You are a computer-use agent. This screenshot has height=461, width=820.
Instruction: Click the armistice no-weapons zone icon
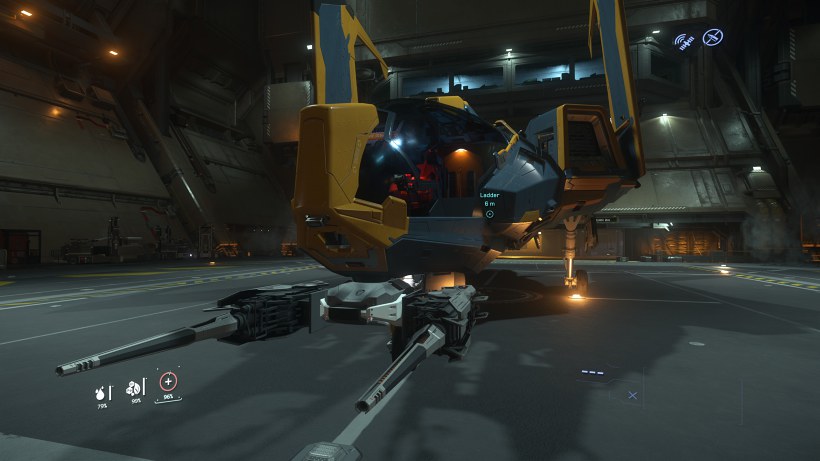[x=713, y=38]
